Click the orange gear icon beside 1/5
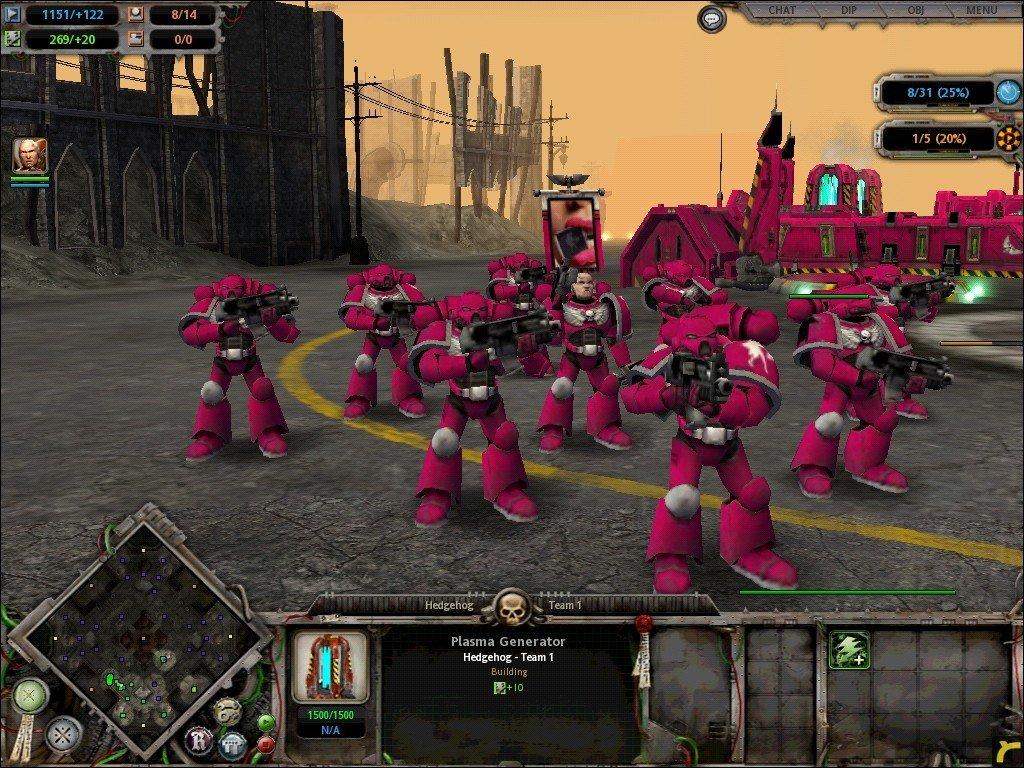The image size is (1024, 768). click(1008, 139)
